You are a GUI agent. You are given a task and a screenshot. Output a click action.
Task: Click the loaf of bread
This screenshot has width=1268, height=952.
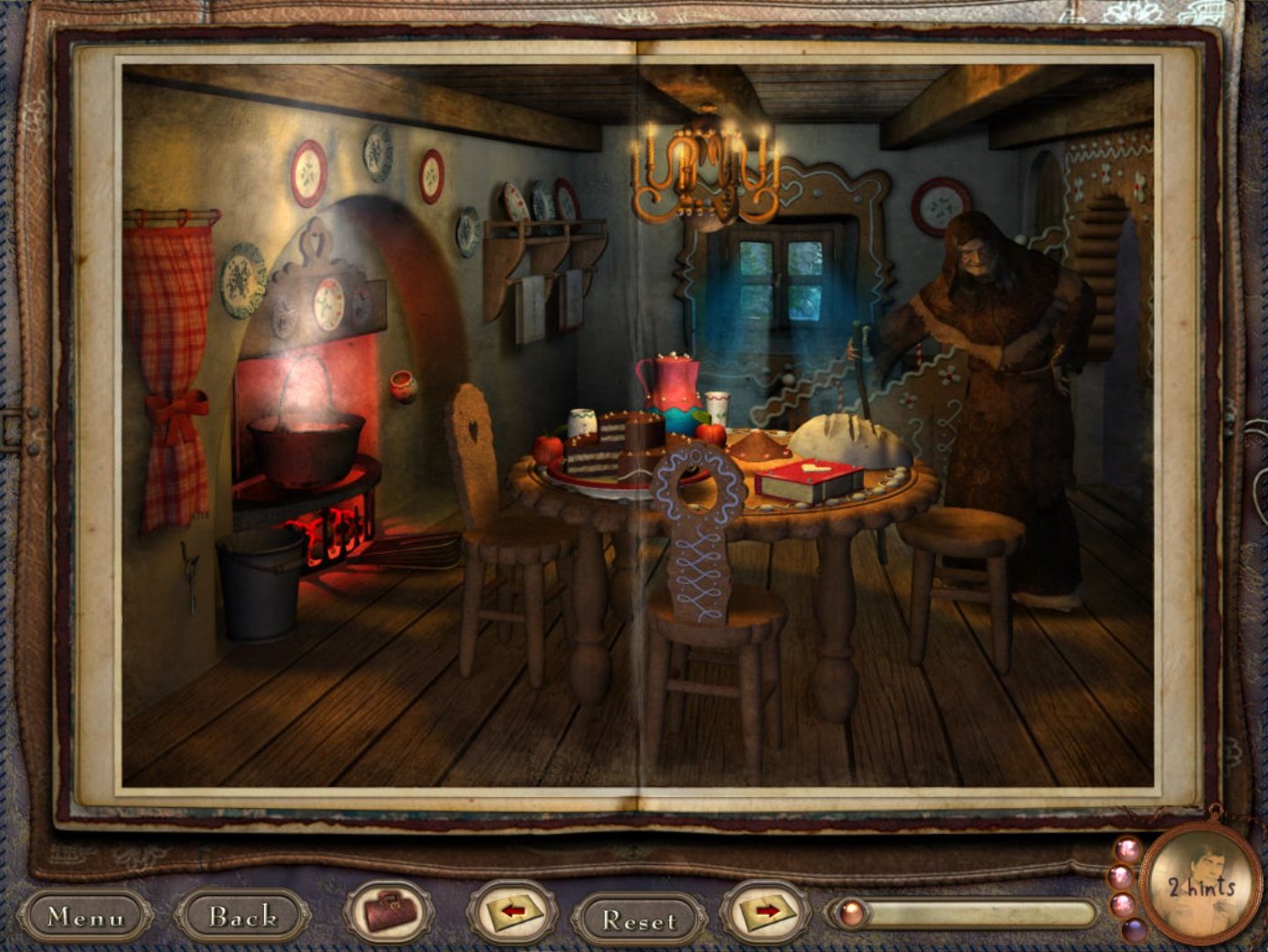[839, 435]
